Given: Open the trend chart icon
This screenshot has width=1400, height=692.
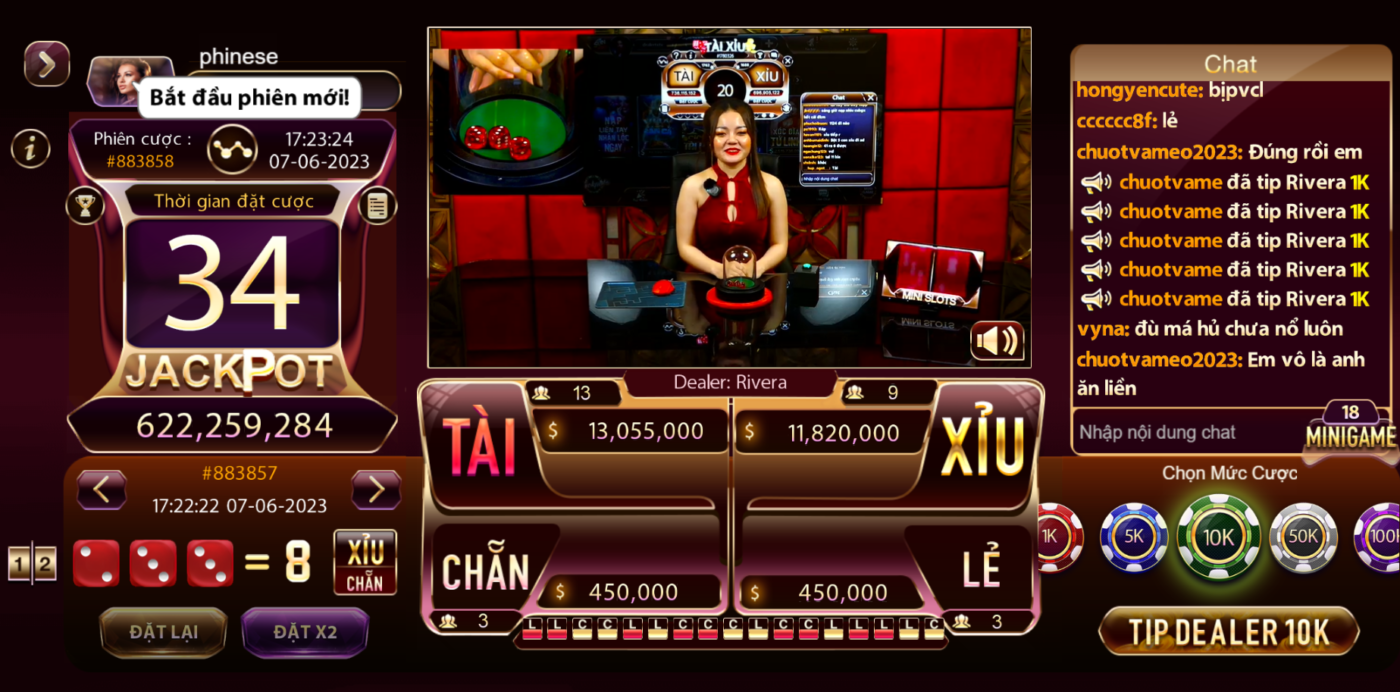Looking at the screenshot, I should pyautogui.click(x=232, y=149).
